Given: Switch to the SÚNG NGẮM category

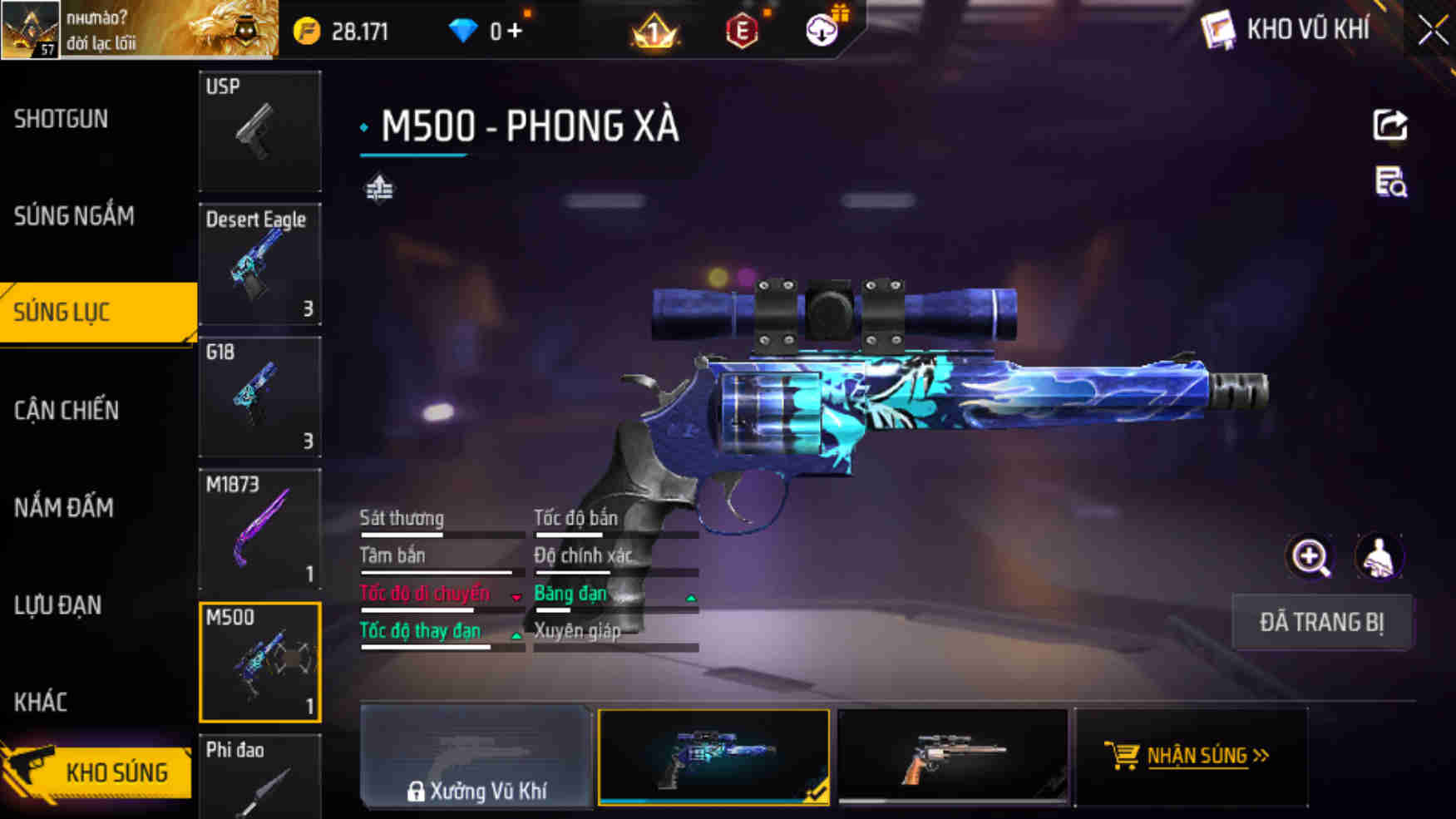Looking at the screenshot, I should coord(74,216).
